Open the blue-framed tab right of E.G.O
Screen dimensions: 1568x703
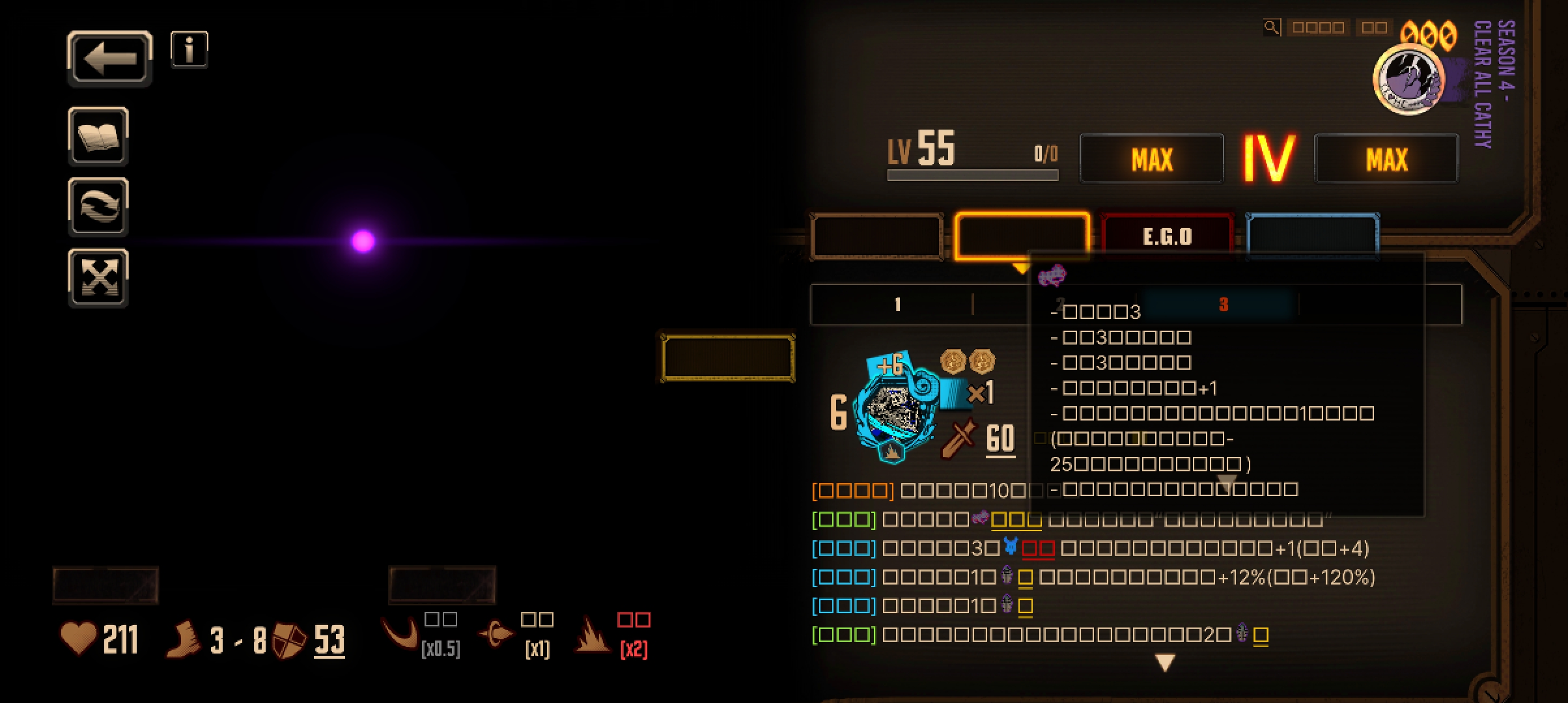1312,236
